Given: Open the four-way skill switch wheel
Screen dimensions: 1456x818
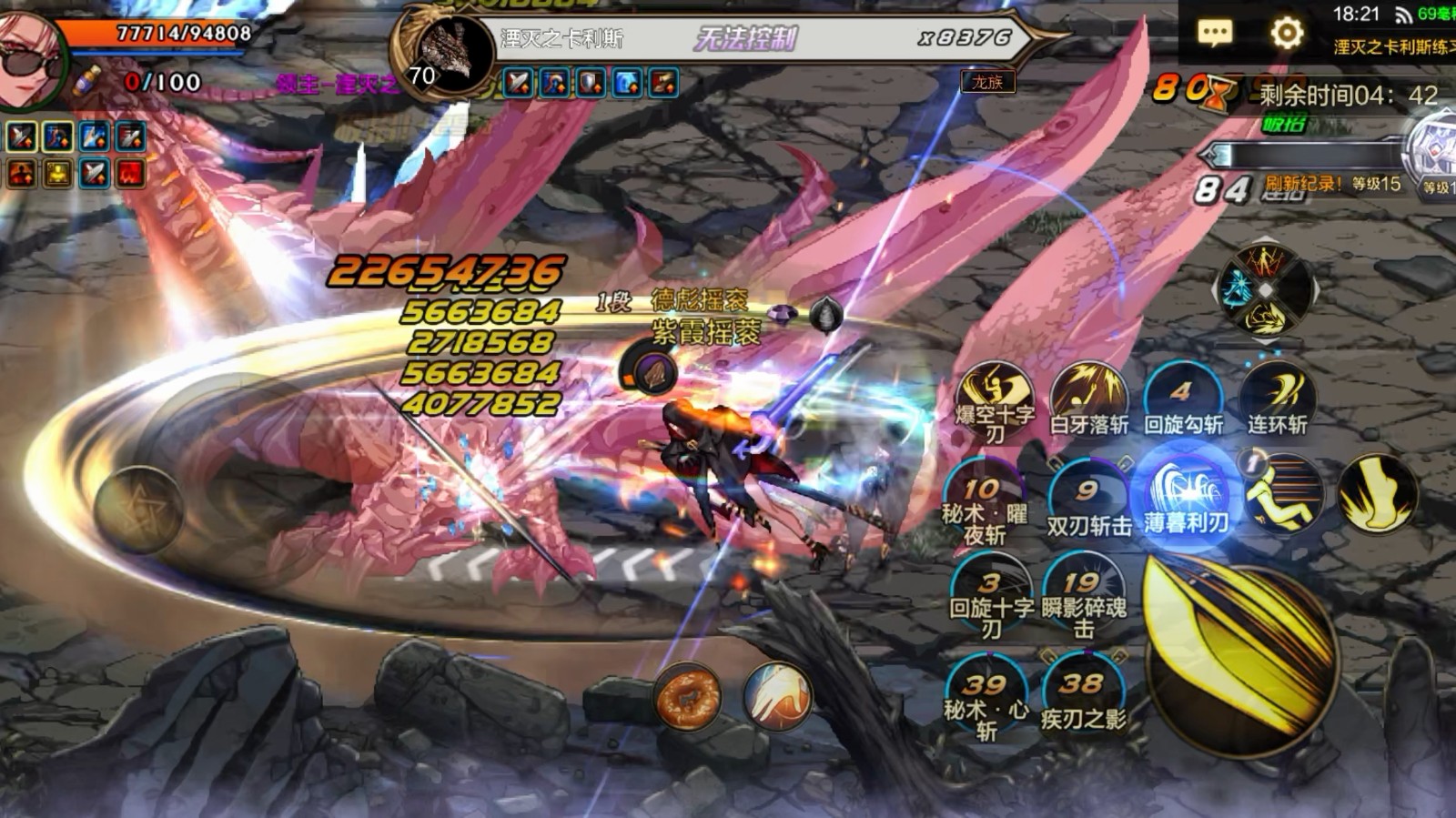Looking at the screenshot, I should pos(1266,290).
